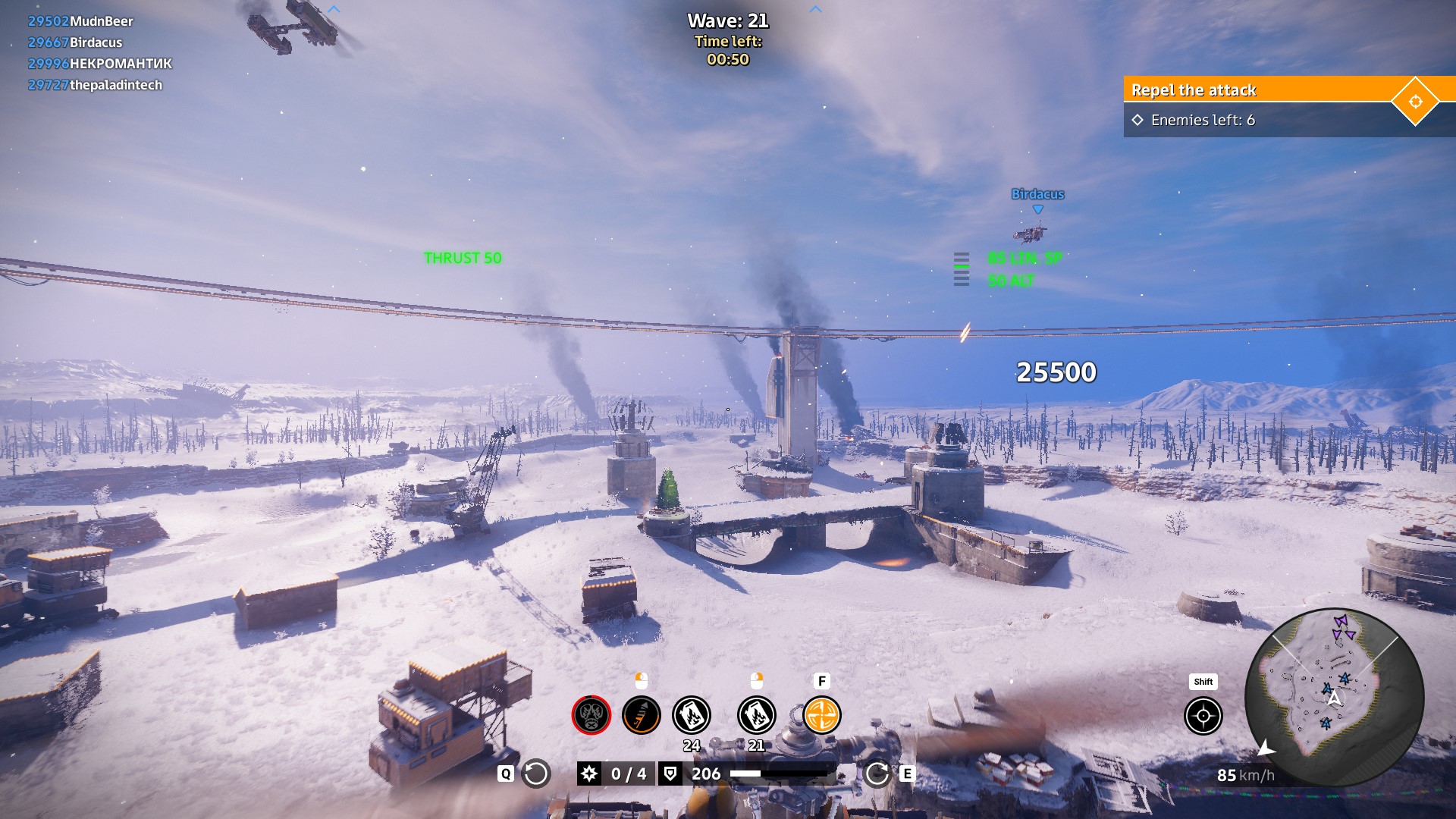Select Birdacus in the player list
1456x819 pixels.
coord(96,42)
